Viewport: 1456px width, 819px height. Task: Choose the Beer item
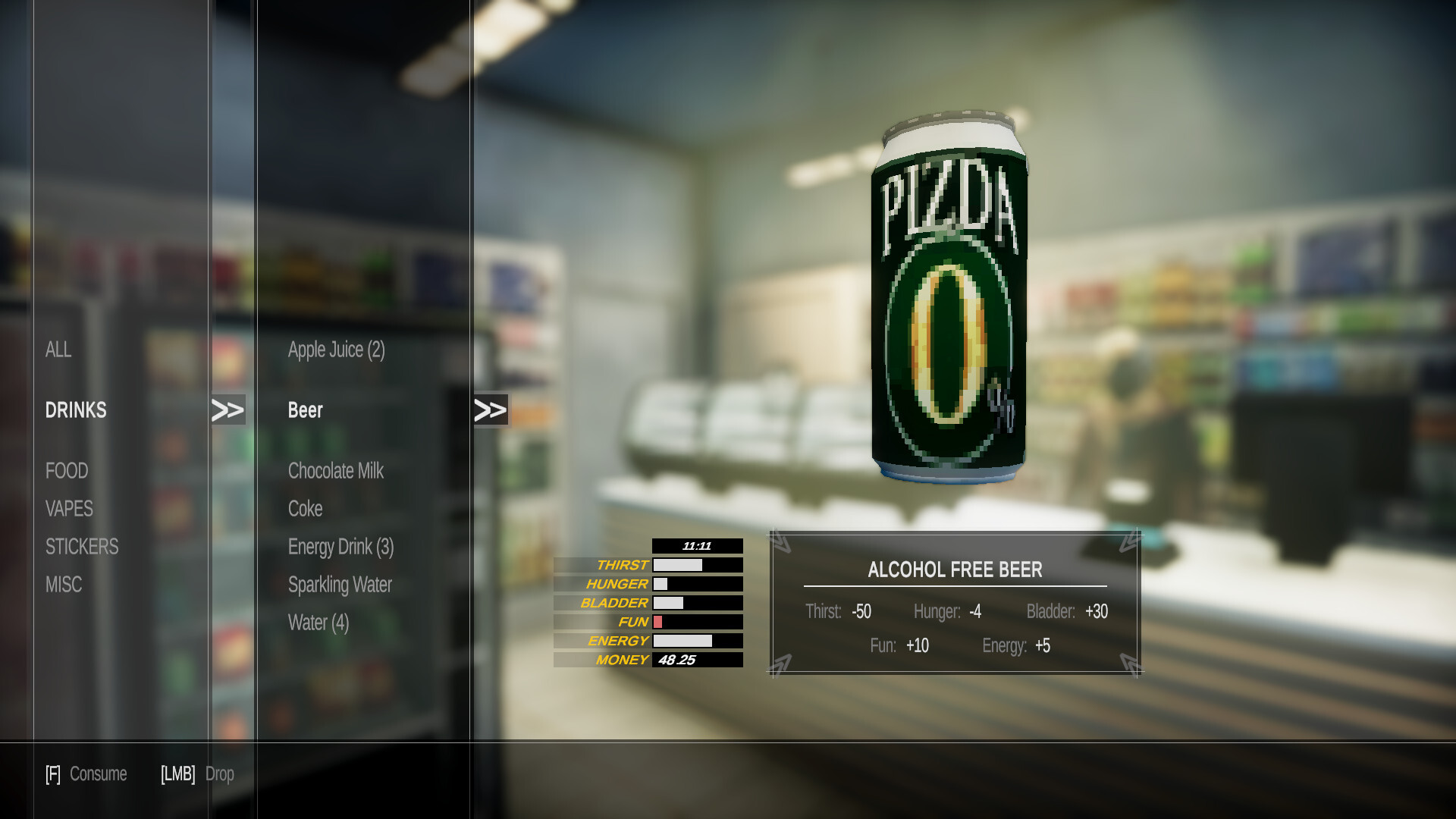(306, 410)
